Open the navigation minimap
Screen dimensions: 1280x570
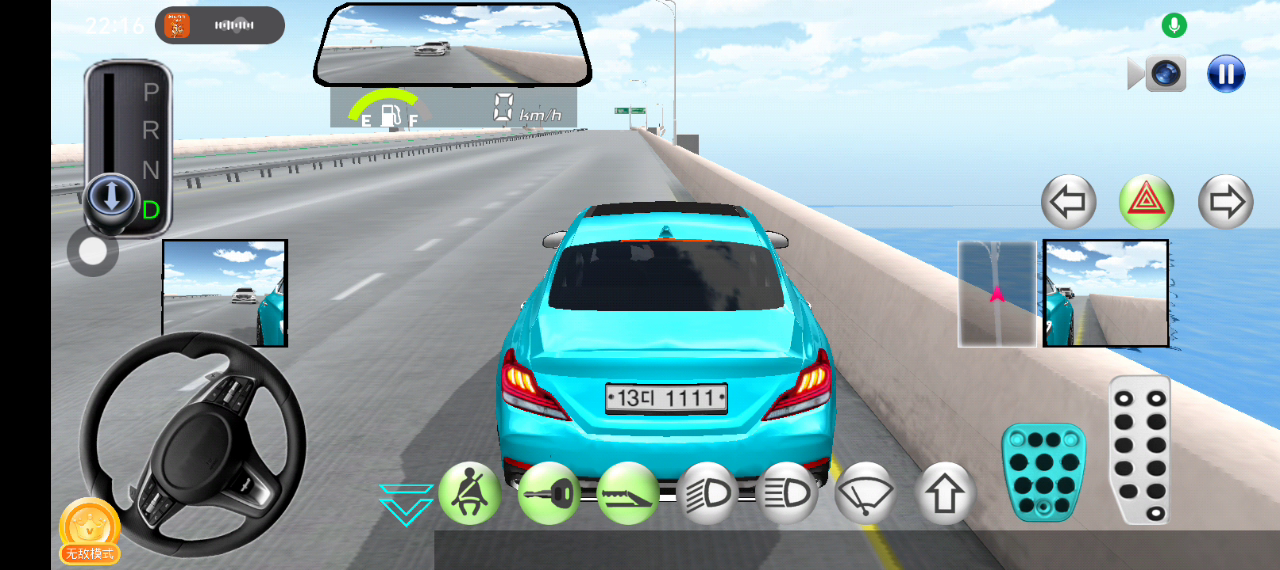click(x=997, y=293)
